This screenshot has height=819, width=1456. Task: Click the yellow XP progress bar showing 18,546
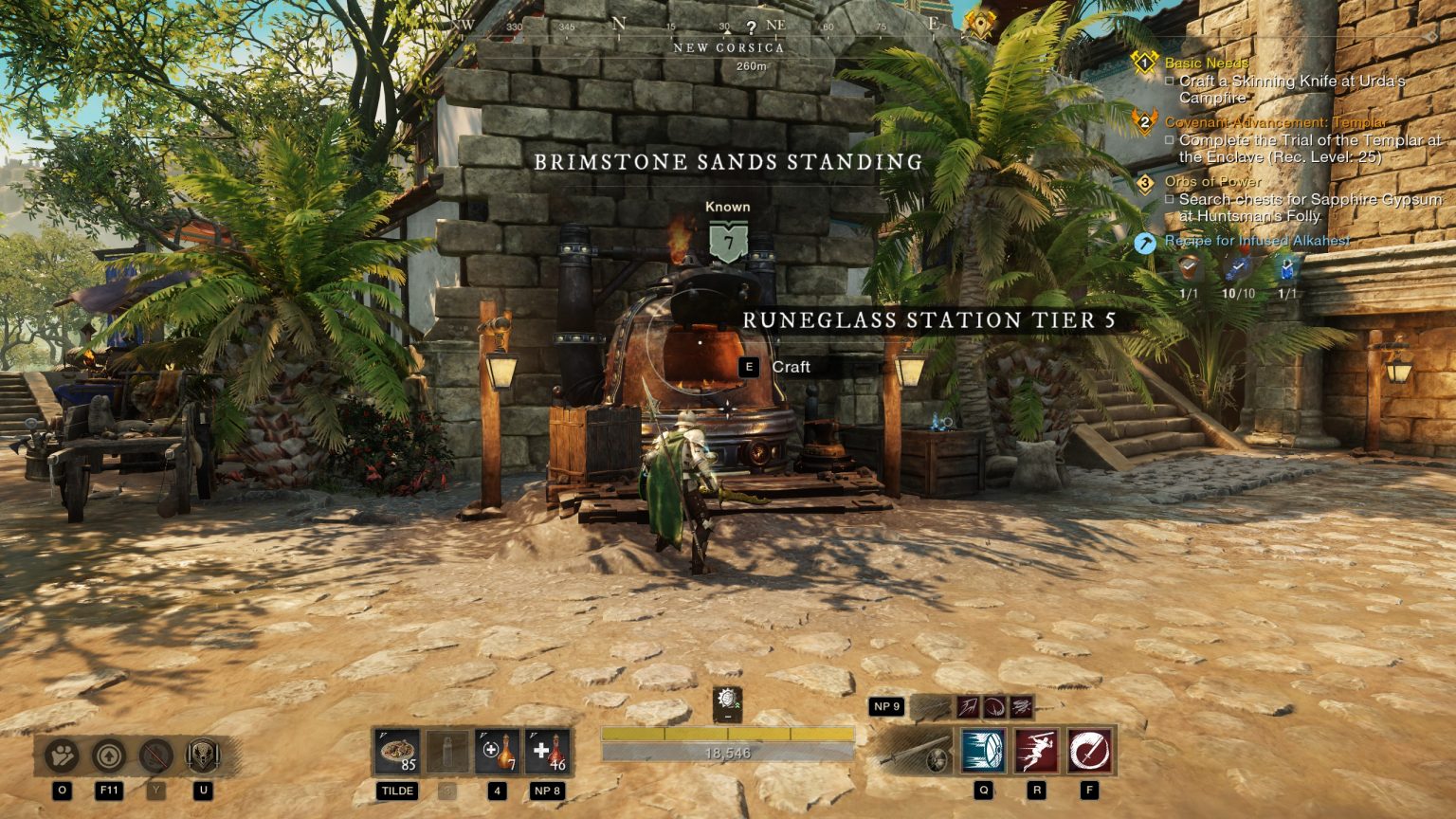point(727,733)
